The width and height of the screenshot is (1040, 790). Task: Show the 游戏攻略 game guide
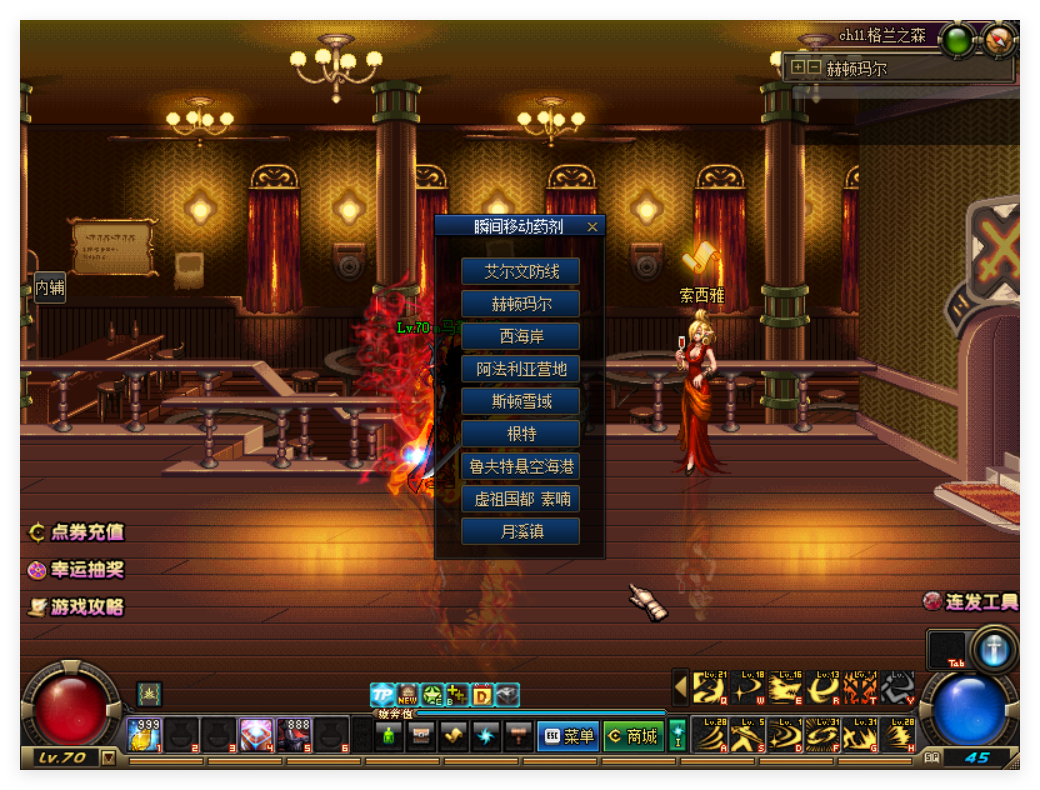click(x=77, y=606)
